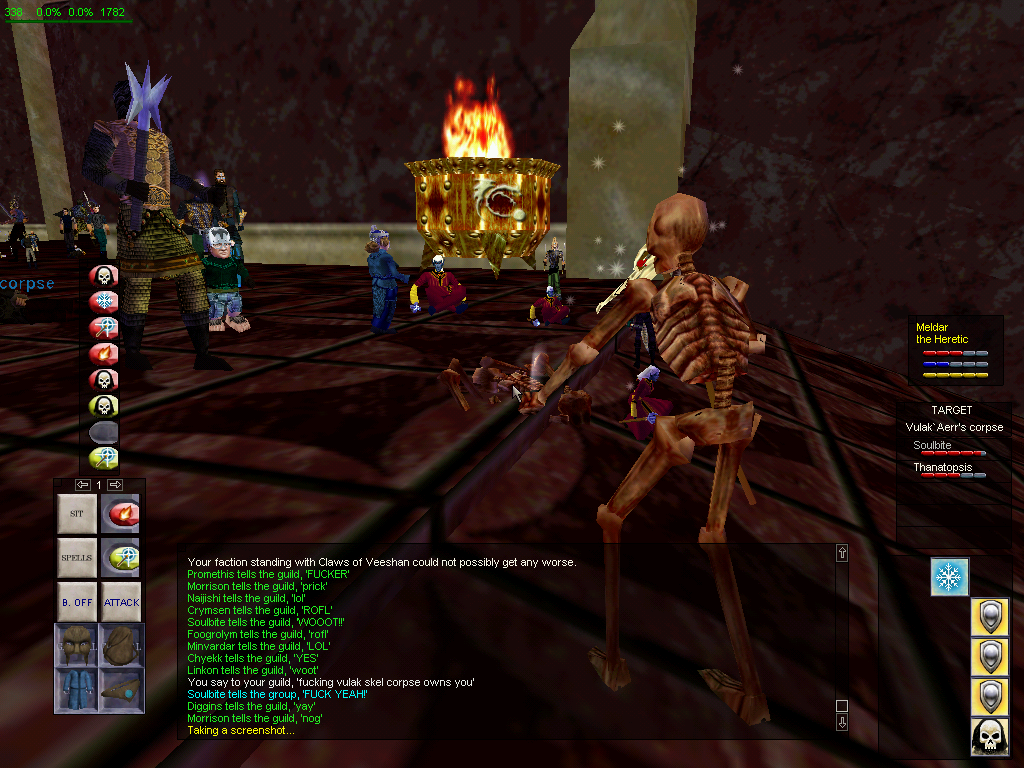The width and height of the screenshot is (1024, 768).
Task: Click the skull buff icon
Action: (990, 737)
